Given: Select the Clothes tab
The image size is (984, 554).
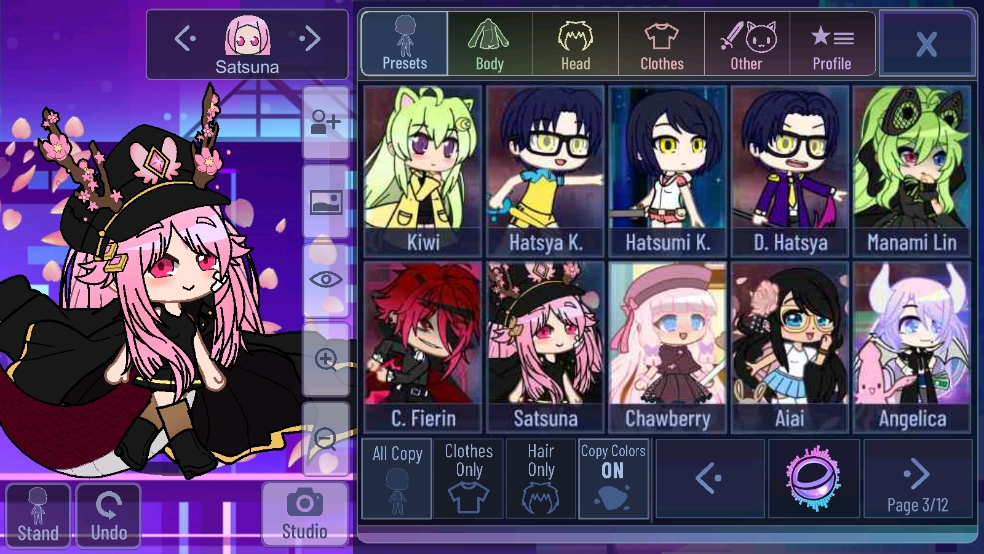Looking at the screenshot, I should click(x=661, y=44).
